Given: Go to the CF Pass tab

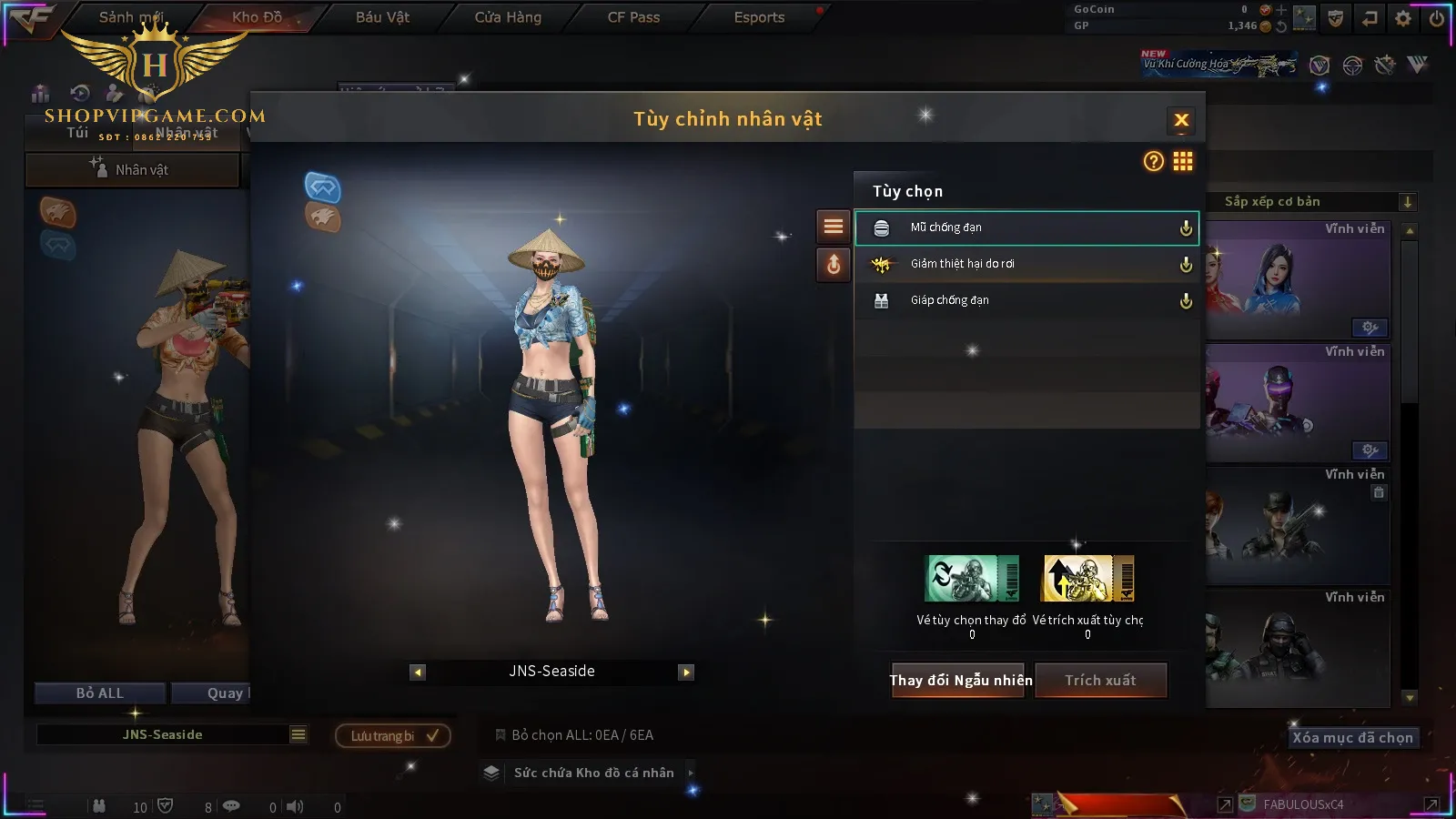Looking at the screenshot, I should (633, 17).
